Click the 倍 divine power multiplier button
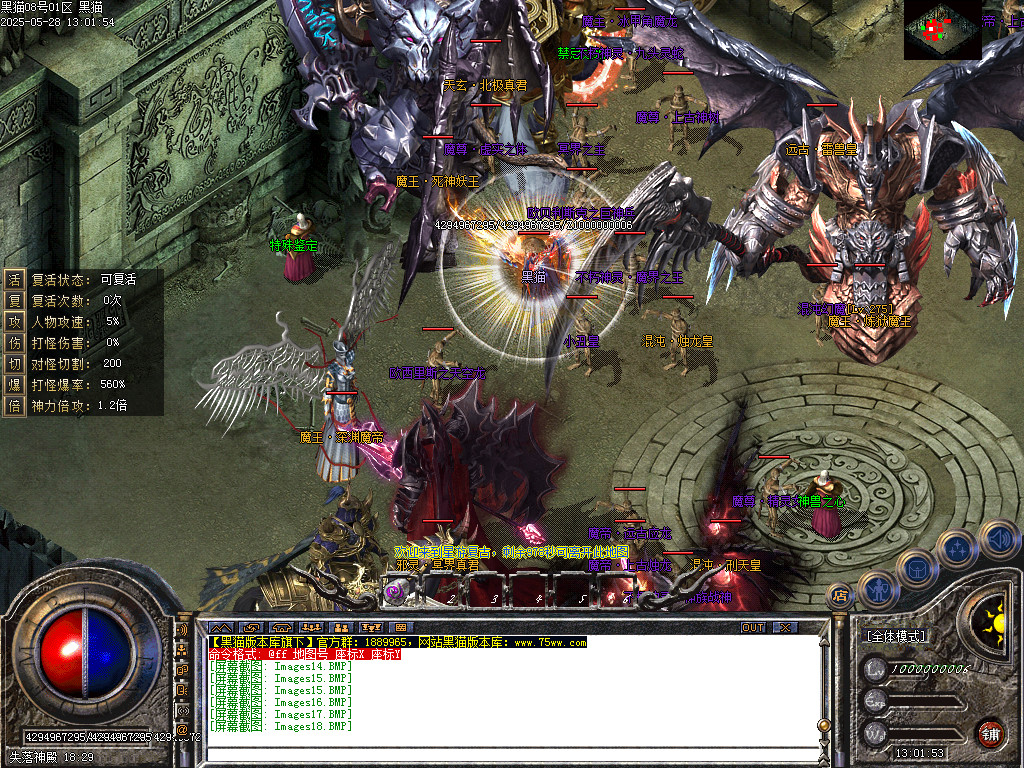1024x768 pixels. click(14, 405)
